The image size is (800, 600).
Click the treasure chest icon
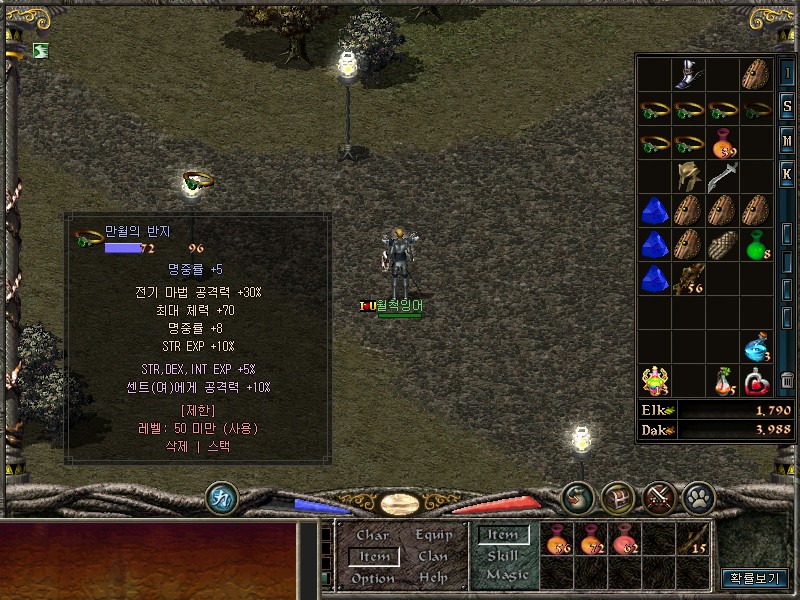pos(618,497)
